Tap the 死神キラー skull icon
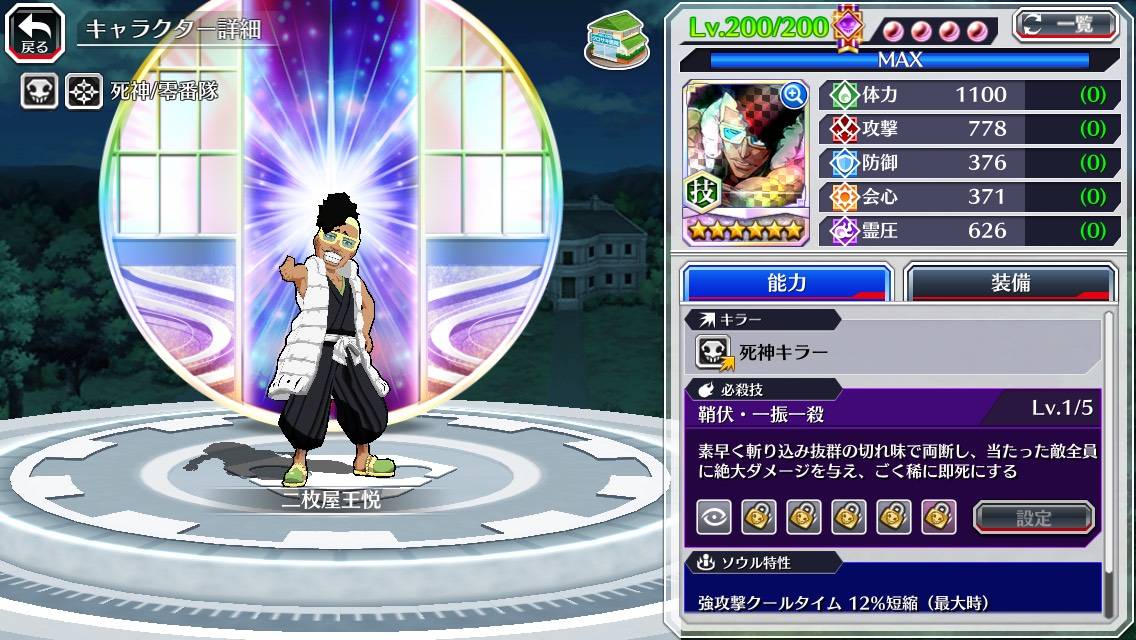This screenshot has width=1136, height=640. point(715,351)
